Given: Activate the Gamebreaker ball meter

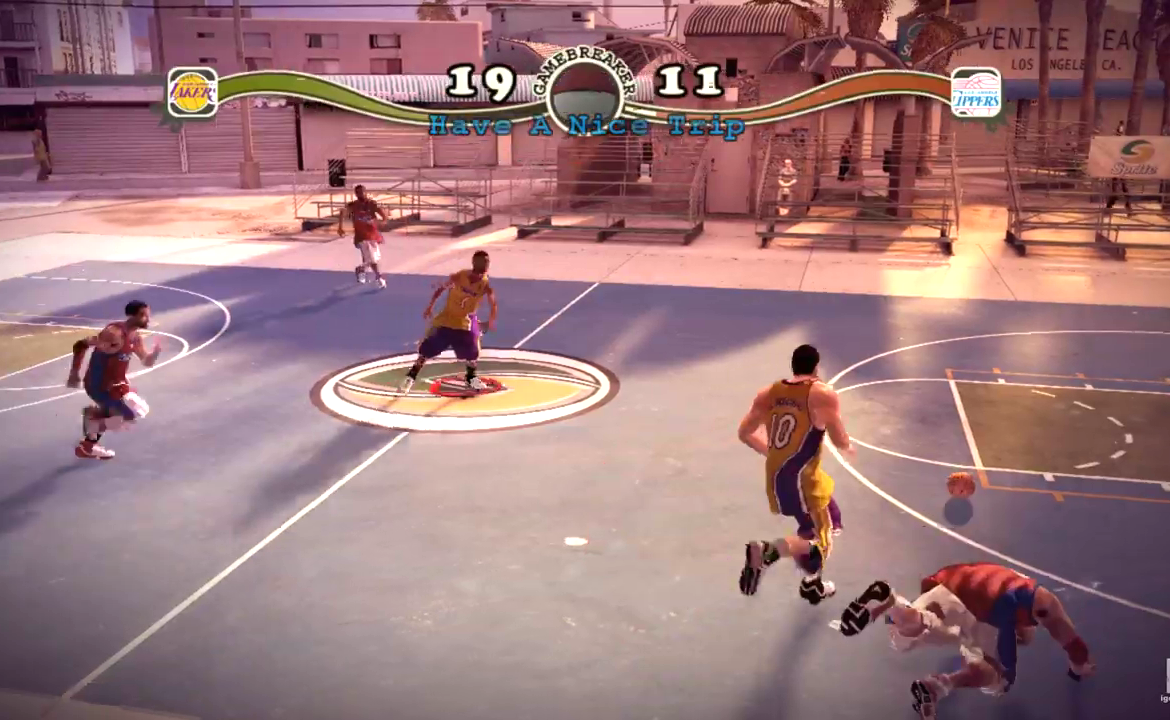Looking at the screenshot, I should (586, 94).
